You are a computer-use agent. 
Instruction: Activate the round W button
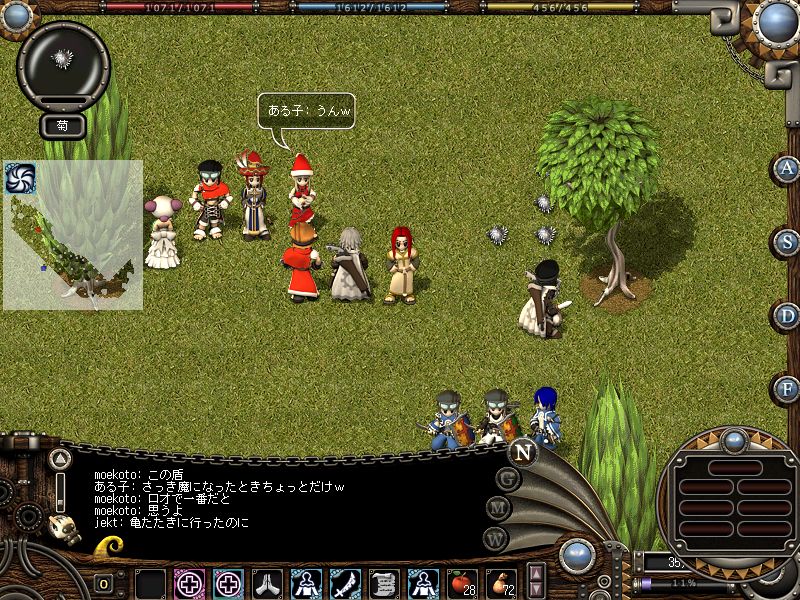tap(494, 539)
